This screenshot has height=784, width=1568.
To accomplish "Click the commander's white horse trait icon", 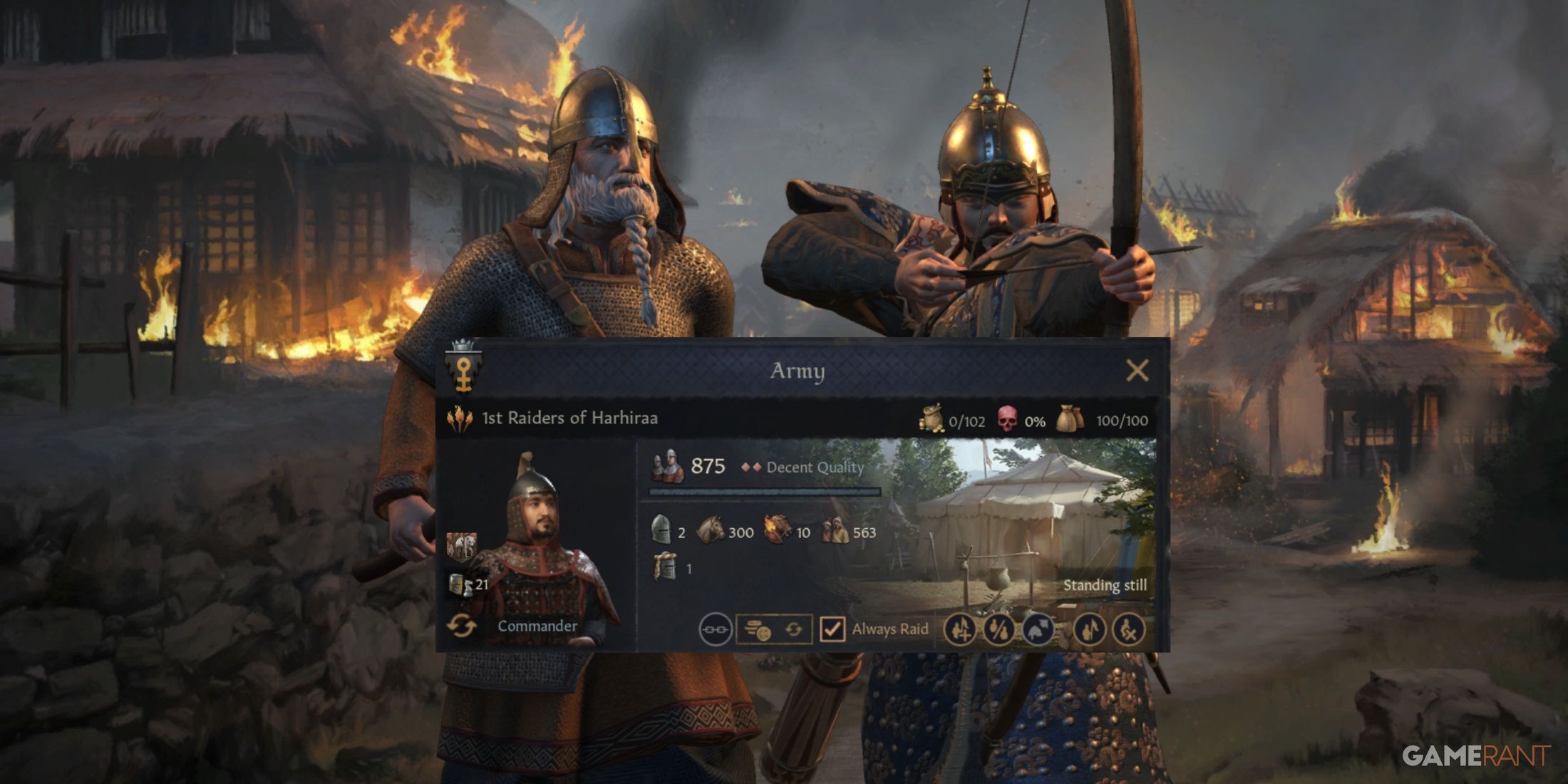I will point(461,546).
